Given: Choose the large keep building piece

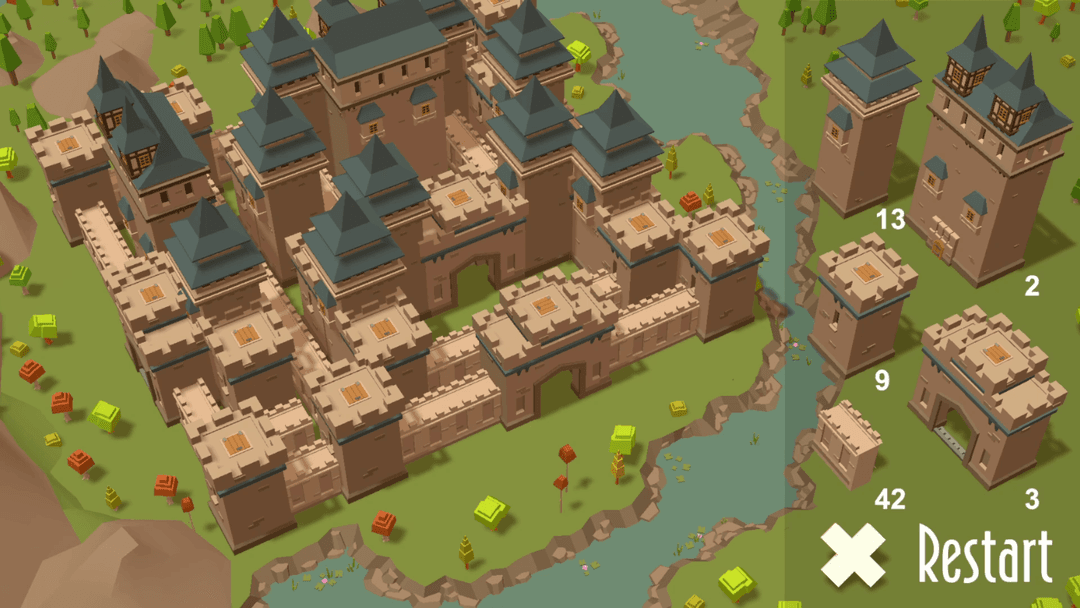Looking at the screenshot, I should 989,160.
